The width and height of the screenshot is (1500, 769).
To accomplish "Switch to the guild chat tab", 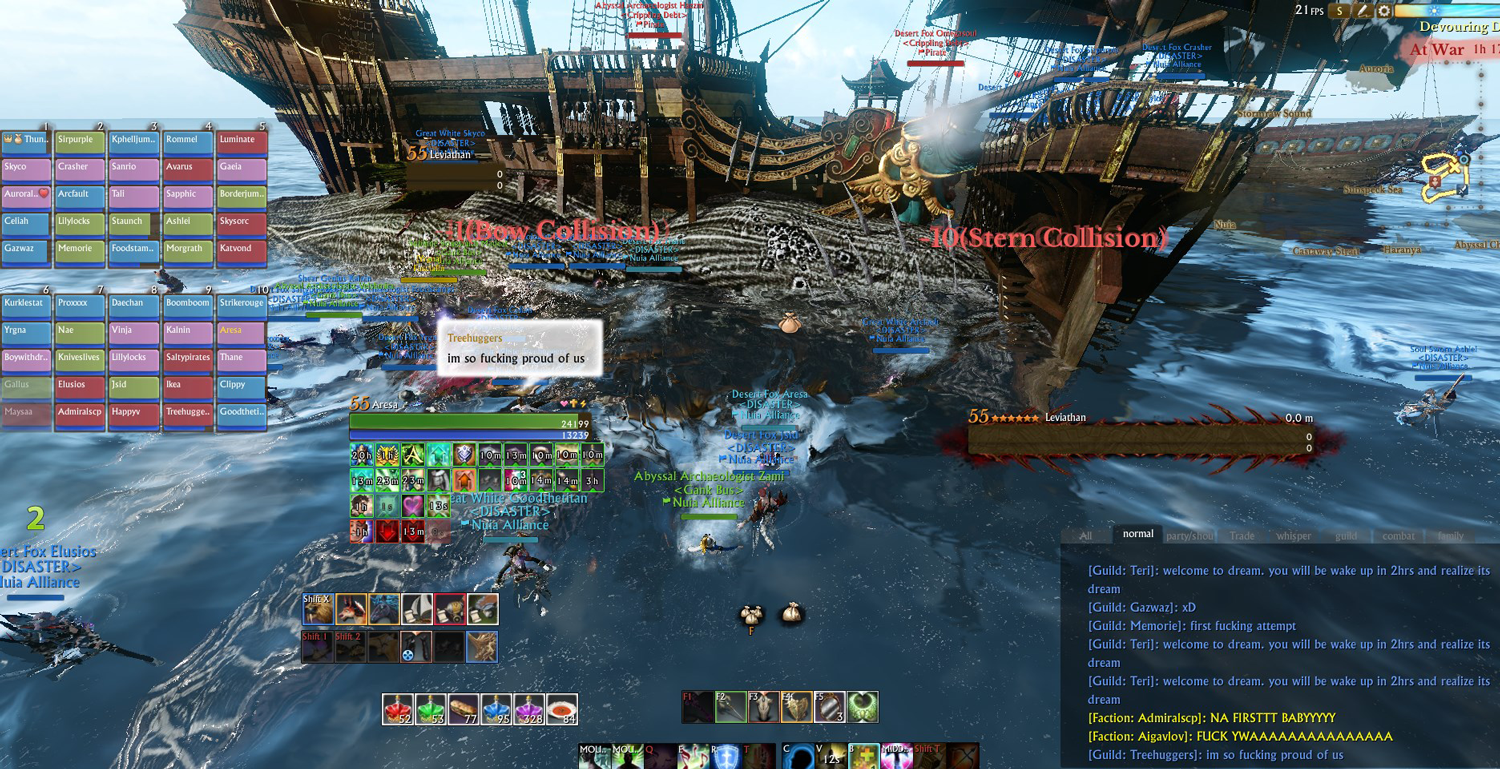I will point(1346,536).
